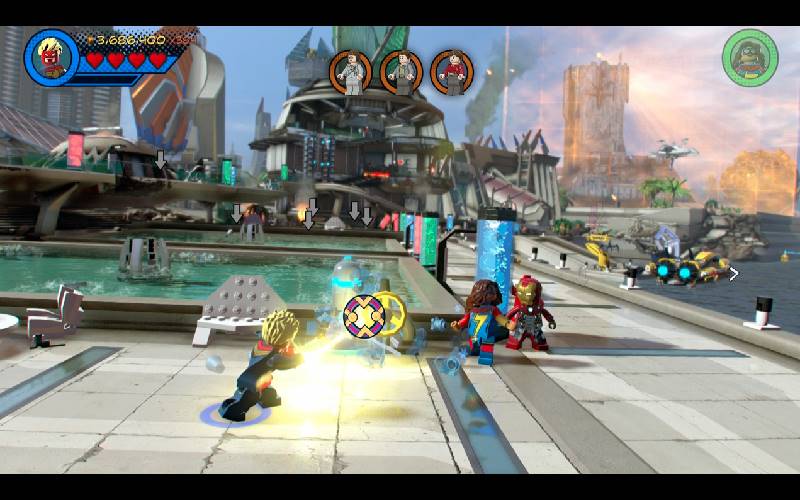
Task: Choose the grey-suited minifigure token
Action: pyautogui.click(x=351, y=72)
